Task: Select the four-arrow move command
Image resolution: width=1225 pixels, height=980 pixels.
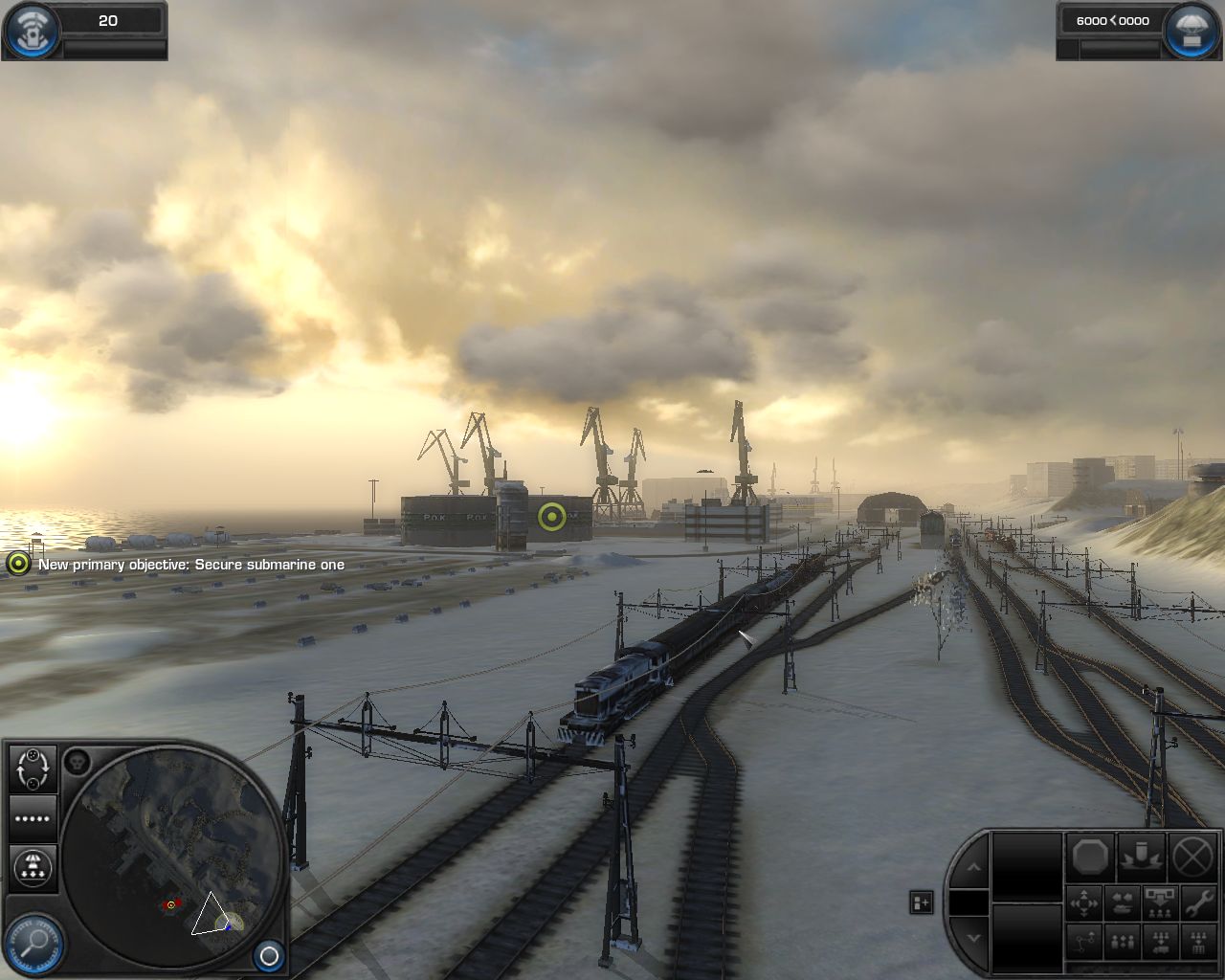Action: click(x=1083, y=902)
